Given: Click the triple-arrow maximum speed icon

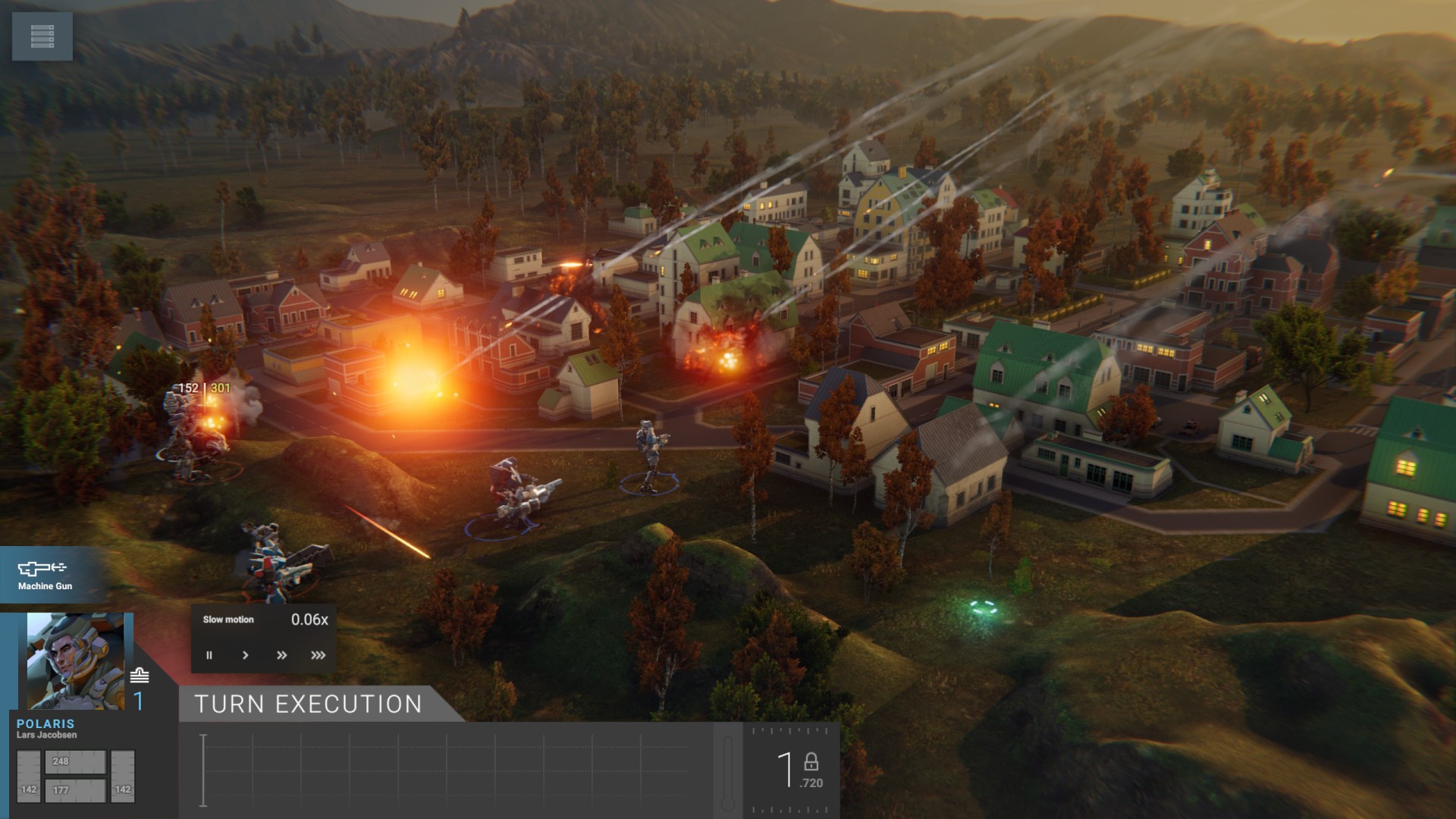Looking at the screenshot, I should tap(318, 655).
